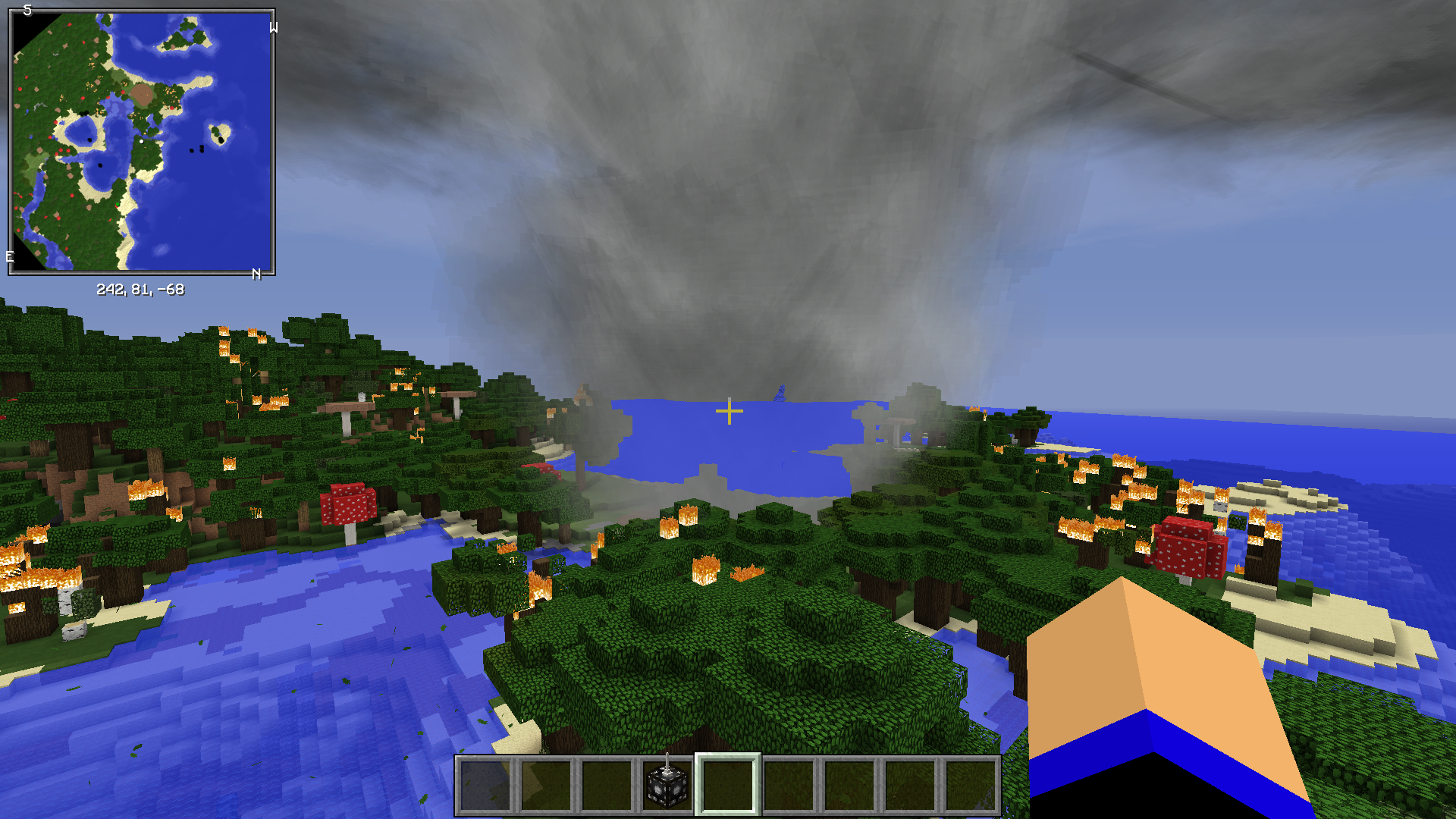Viewport: 1456px width, 819px height.
Task: Click the first hotbar slot
Action: point(485,787)
